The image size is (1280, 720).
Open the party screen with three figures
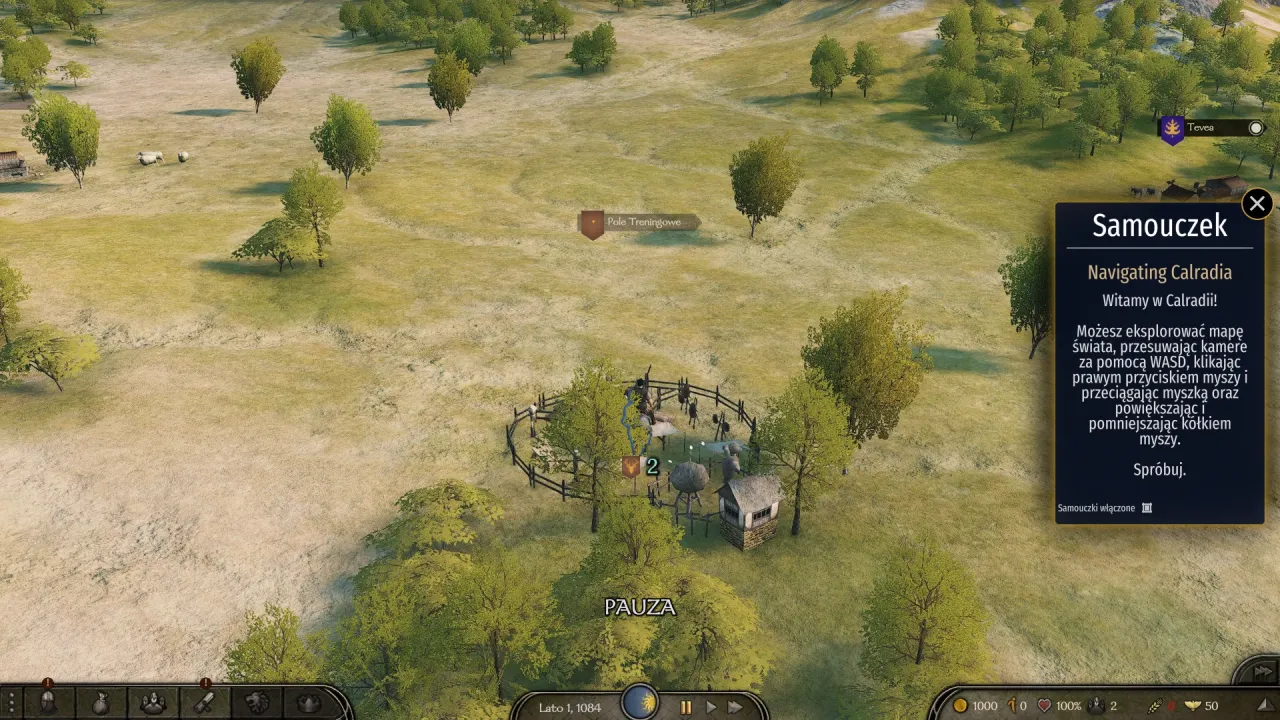point(152,703)
